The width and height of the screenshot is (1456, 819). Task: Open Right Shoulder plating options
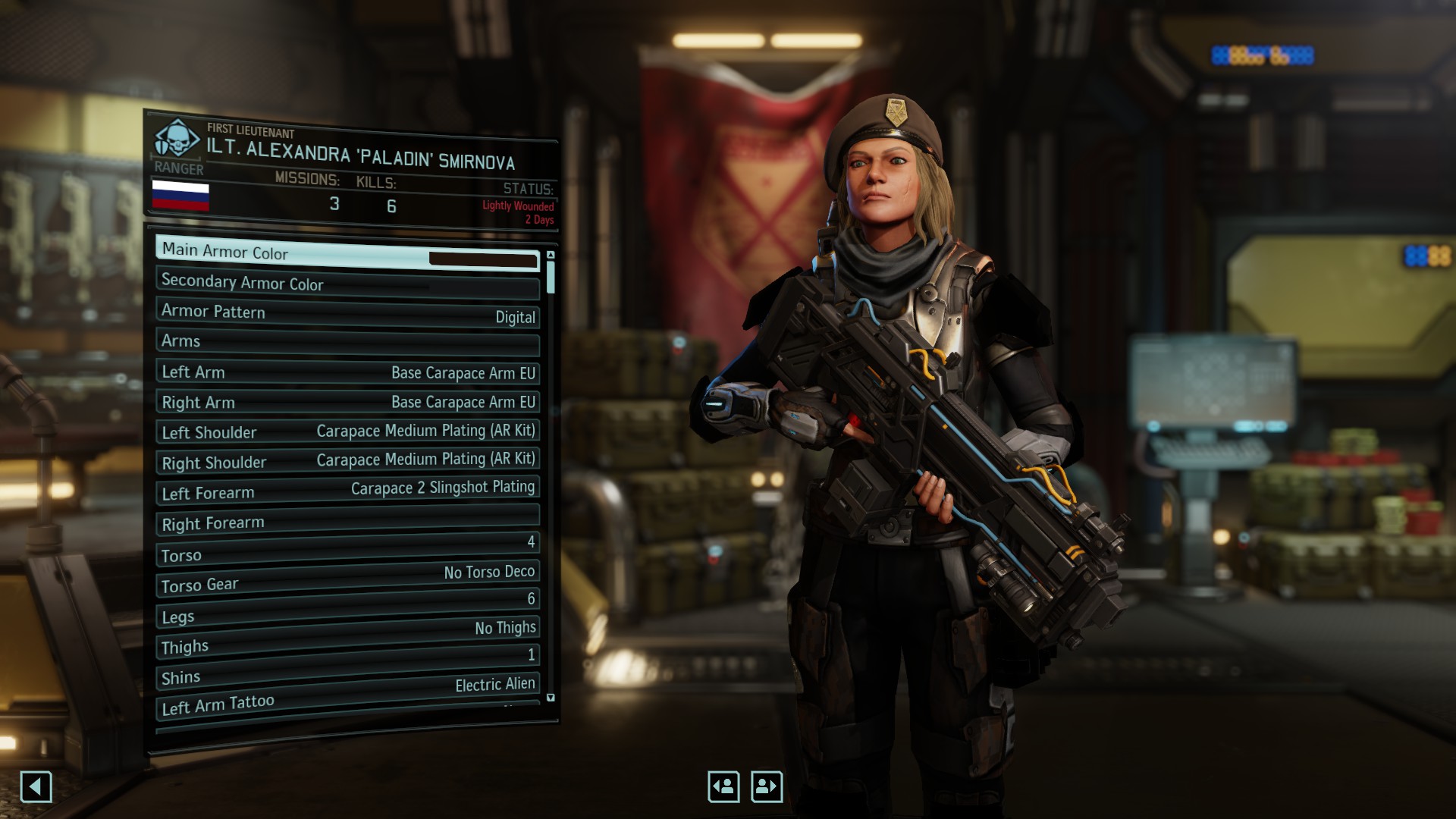pos(347,461)
